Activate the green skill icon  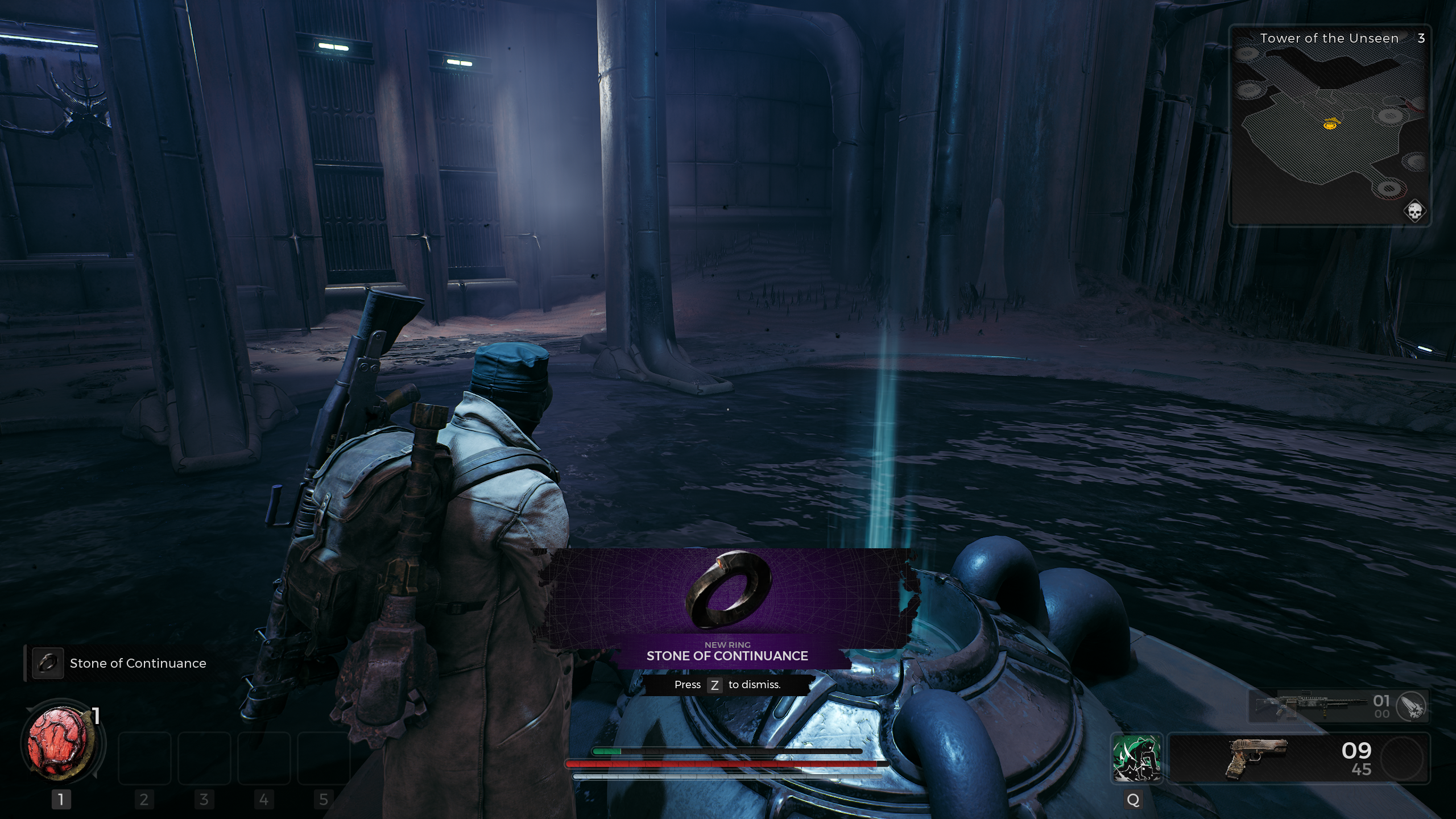coord(1136,758)
